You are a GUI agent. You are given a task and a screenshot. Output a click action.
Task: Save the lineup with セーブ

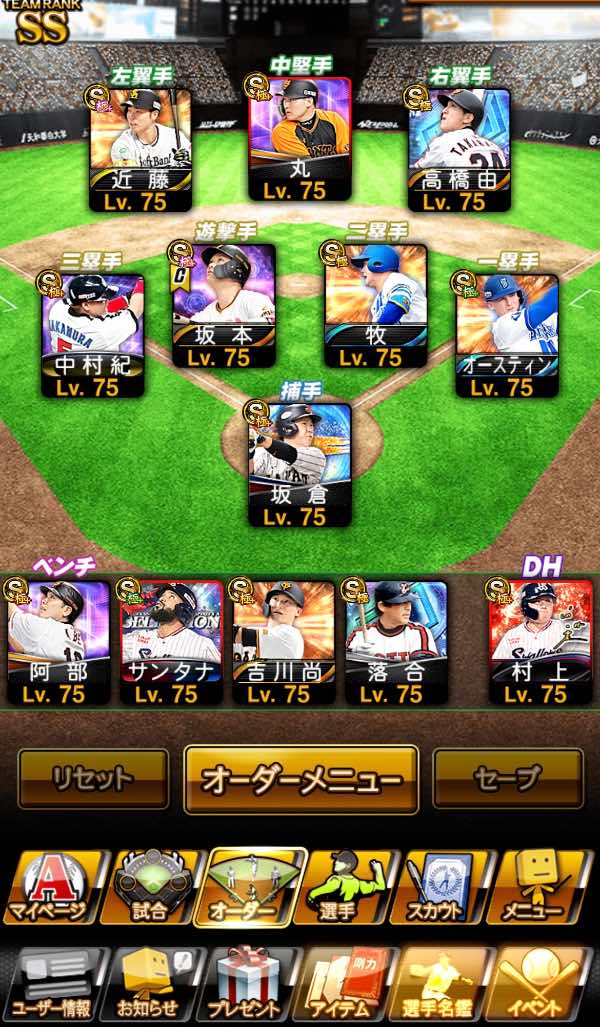508,778
